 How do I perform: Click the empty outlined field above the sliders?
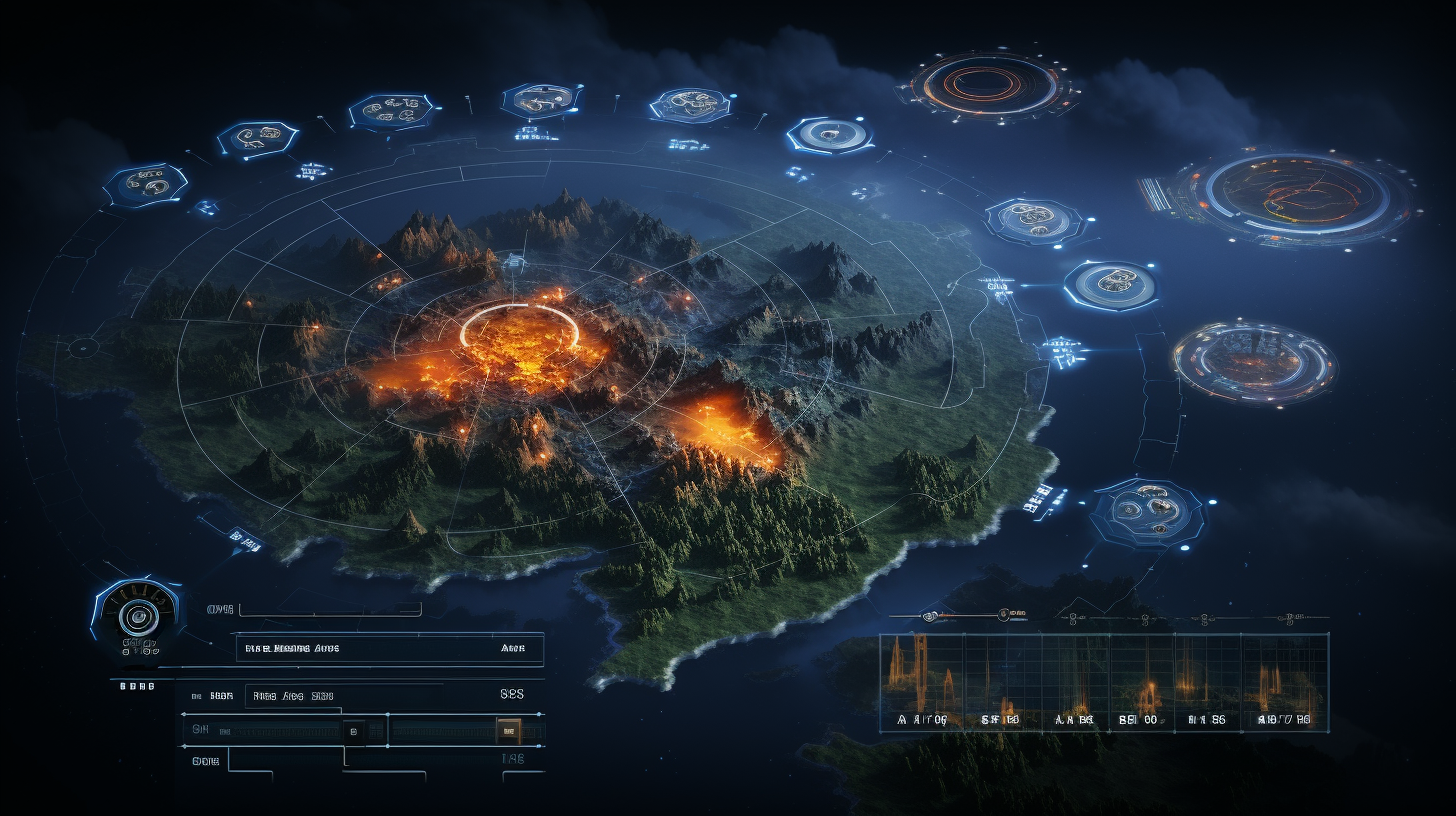pyautogui.click(x=330, y=609)
